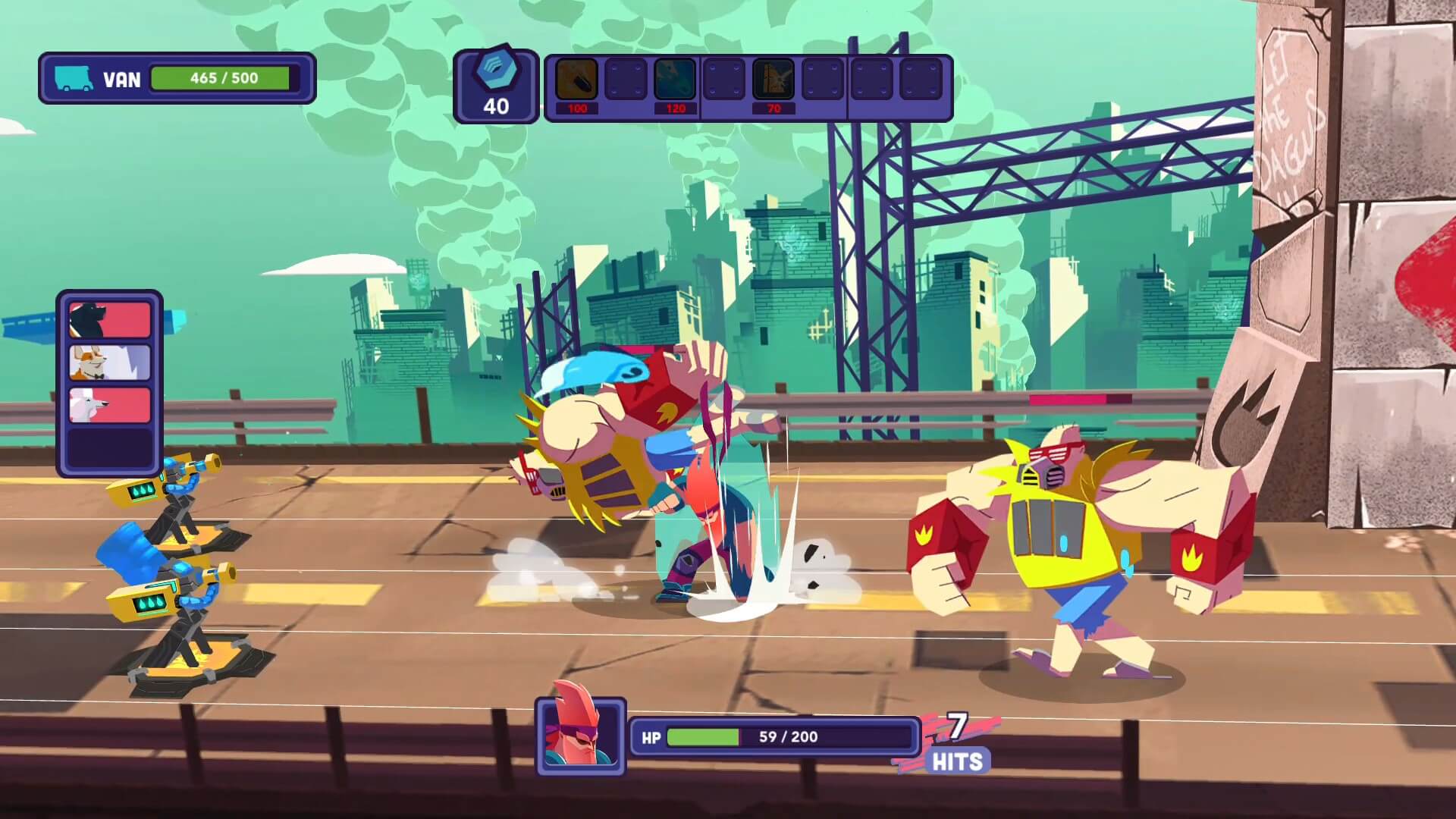
Task: Choose the teal build slot costing 120
Action: tap(675, 79)
